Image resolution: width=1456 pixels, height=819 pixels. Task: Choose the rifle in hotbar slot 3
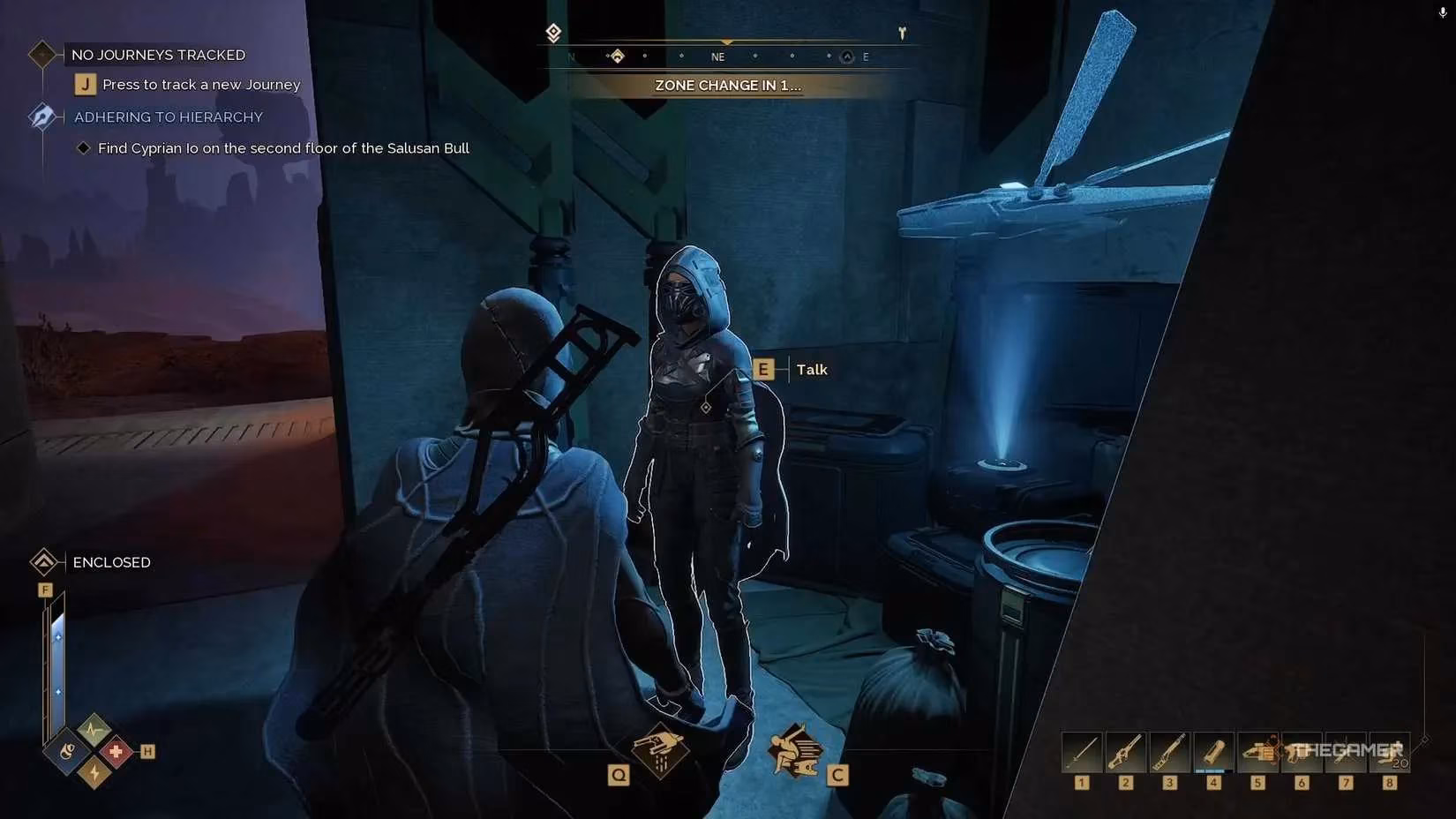1169,753
